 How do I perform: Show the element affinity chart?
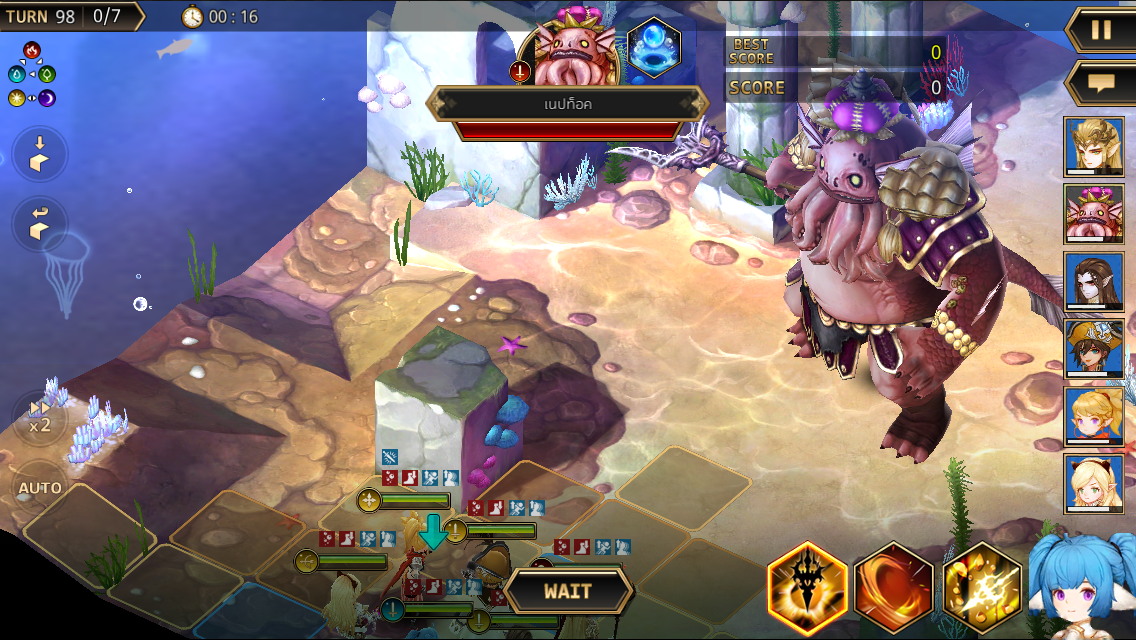[x=32, y=74]
